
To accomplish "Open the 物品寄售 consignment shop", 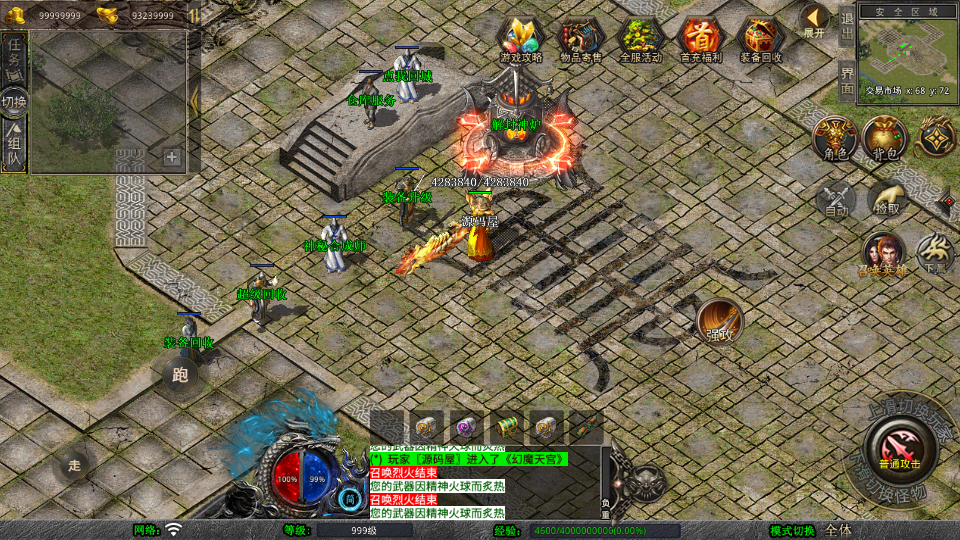I will coord(580,40).
